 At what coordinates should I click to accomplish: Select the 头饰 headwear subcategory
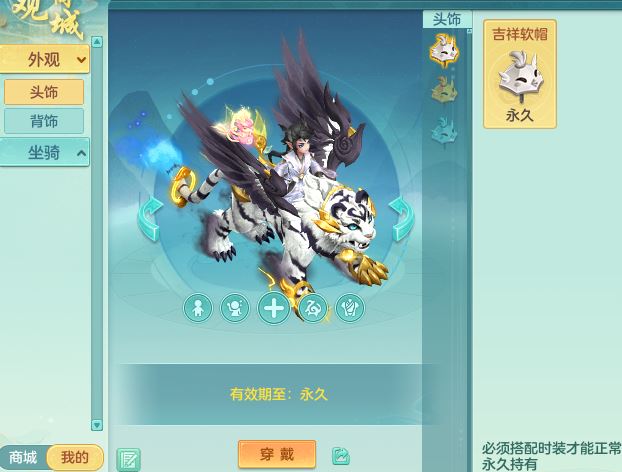click(44, 91)
